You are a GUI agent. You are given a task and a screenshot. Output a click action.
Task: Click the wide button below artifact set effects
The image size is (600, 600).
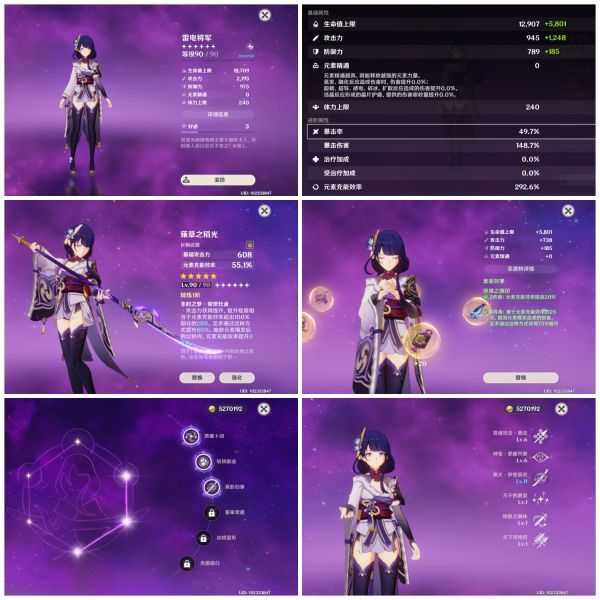tap(520, 378)
